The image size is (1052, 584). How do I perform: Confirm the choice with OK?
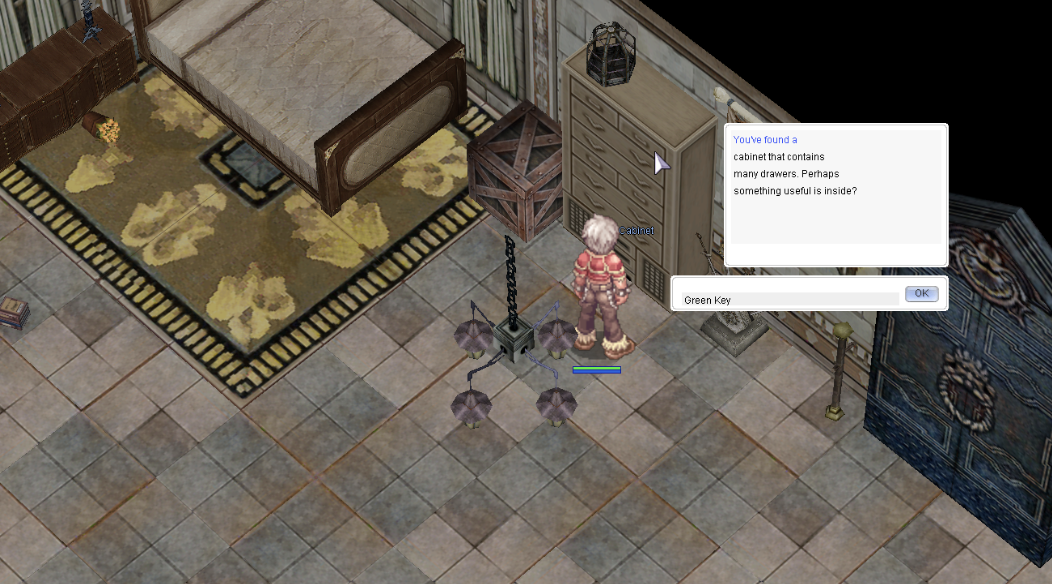pos(921,294)
